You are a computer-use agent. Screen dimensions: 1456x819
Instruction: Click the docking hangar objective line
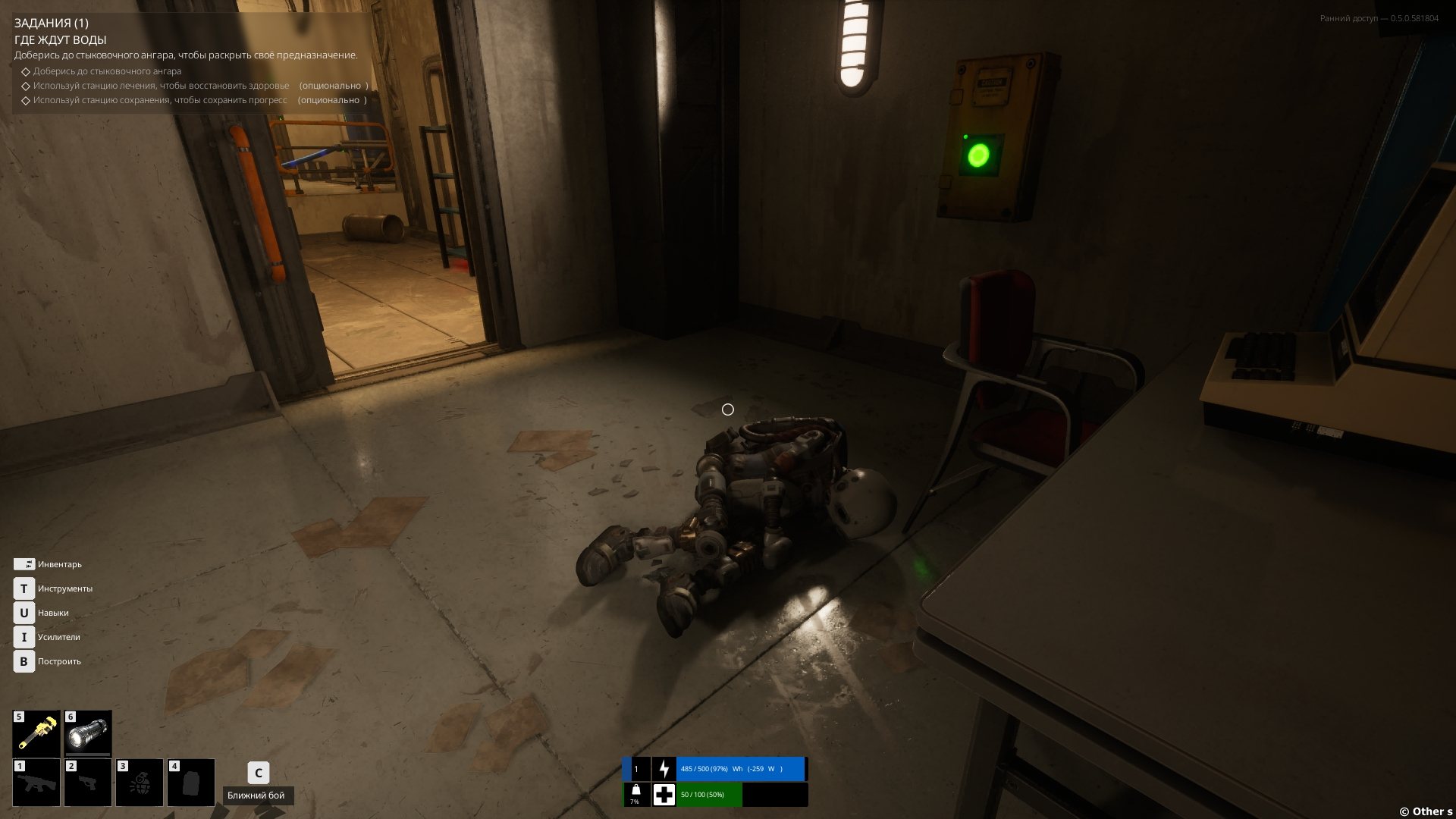coord(107,71)
